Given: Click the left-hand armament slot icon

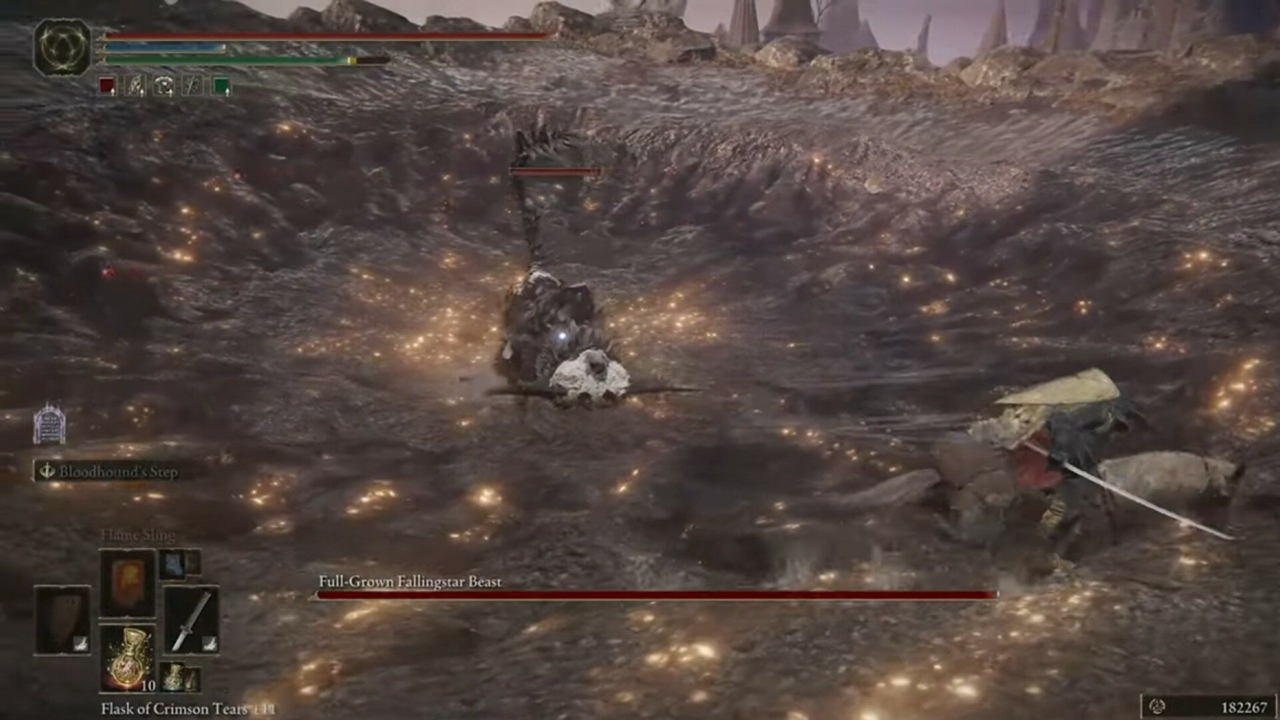Looking at the screenshot, I should point(62,618).
